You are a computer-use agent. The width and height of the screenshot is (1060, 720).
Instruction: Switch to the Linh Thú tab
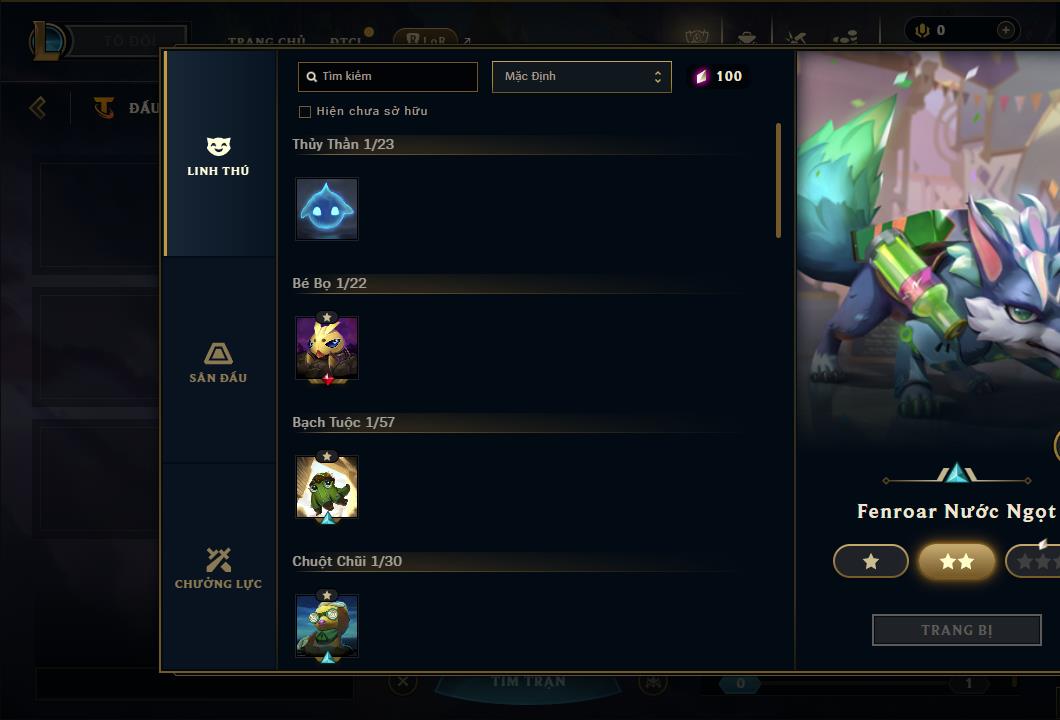point(218,156)
